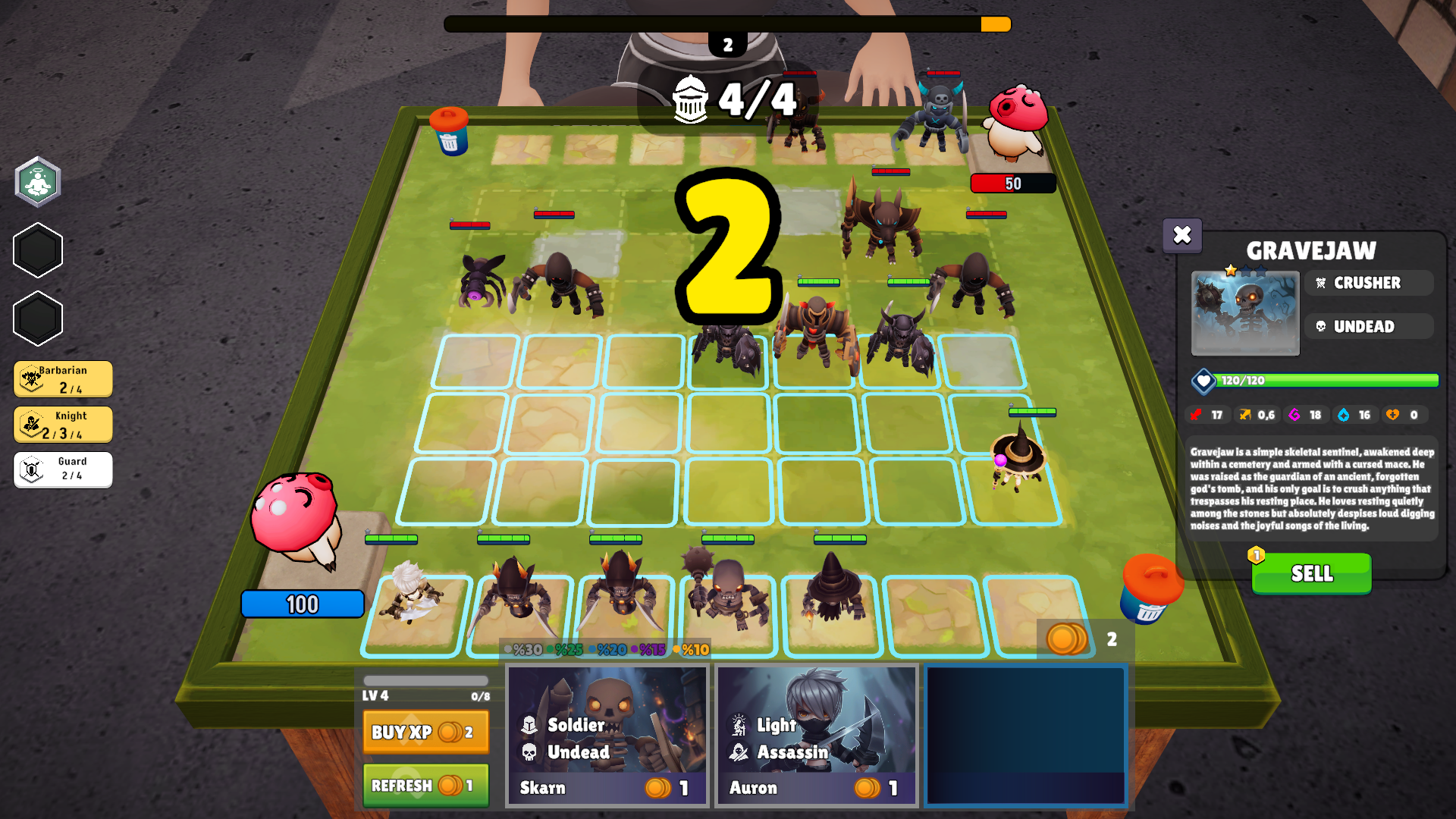Click the orange heal stat icon
This screenshot has width=1456, height=819.
point(1391,415)
